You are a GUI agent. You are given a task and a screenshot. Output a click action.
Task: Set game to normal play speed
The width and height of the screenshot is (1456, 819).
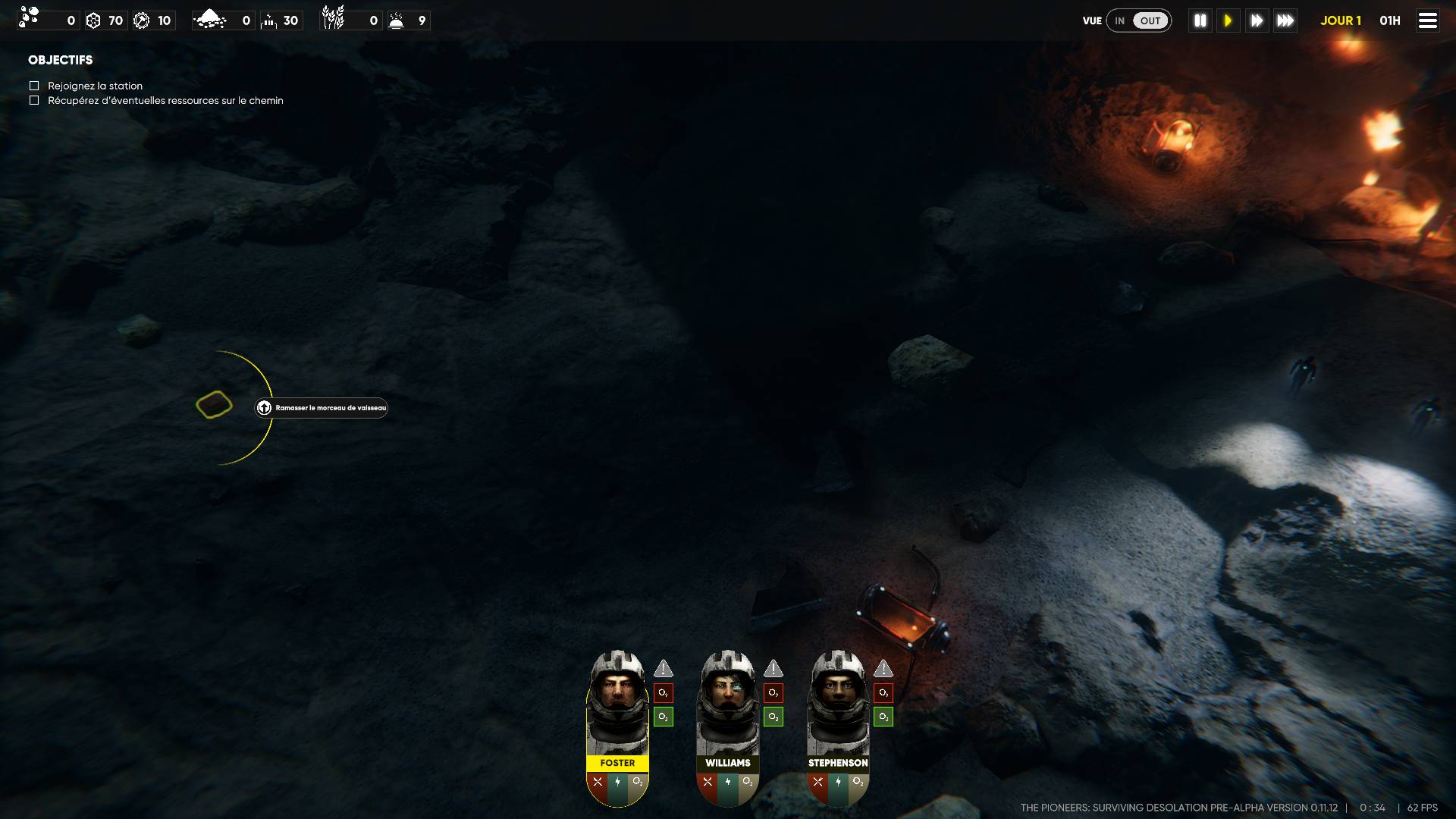[x=1228, y=20]
